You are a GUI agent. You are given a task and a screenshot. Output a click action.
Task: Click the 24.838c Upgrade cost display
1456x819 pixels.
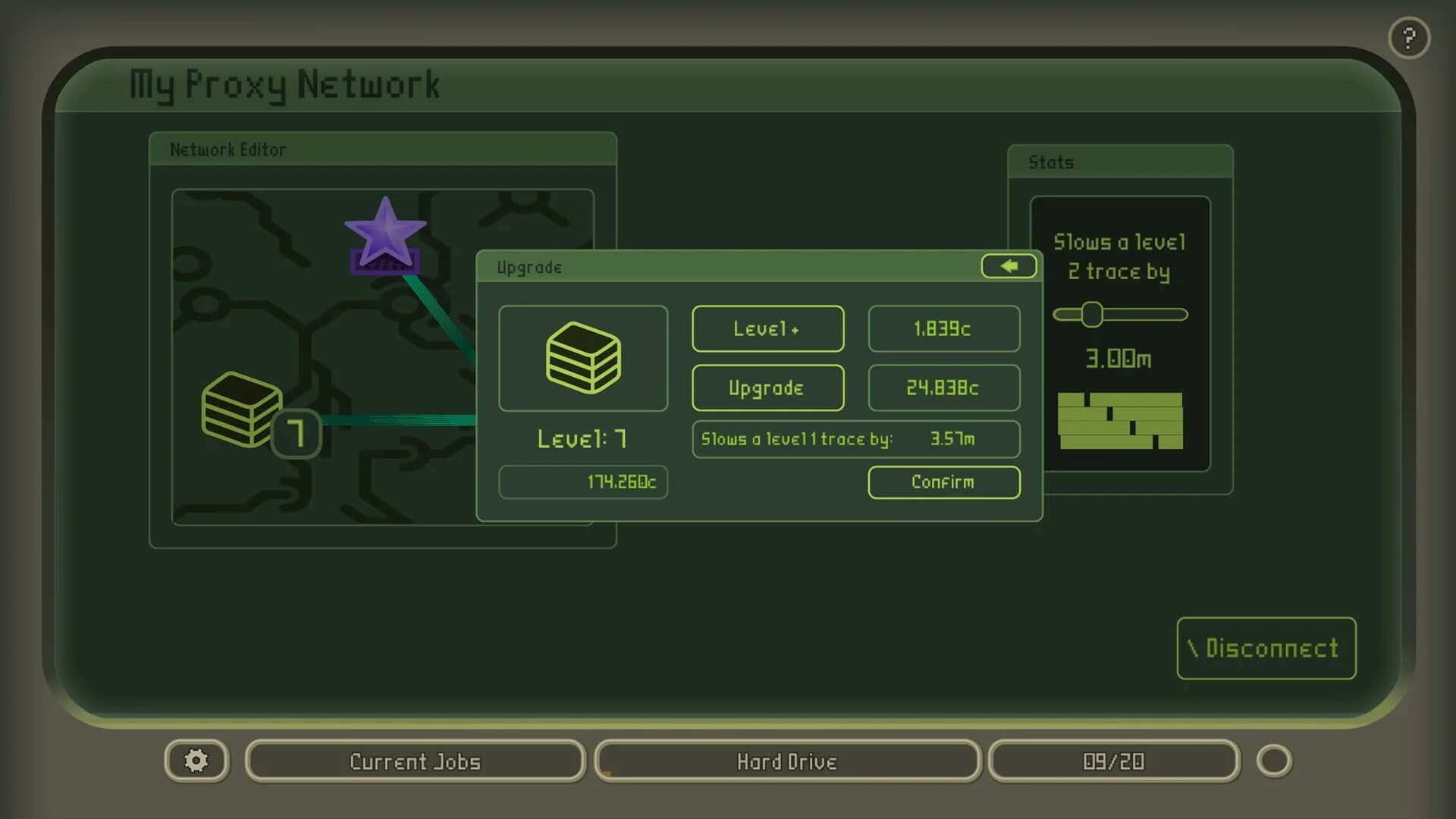point(943,388)
